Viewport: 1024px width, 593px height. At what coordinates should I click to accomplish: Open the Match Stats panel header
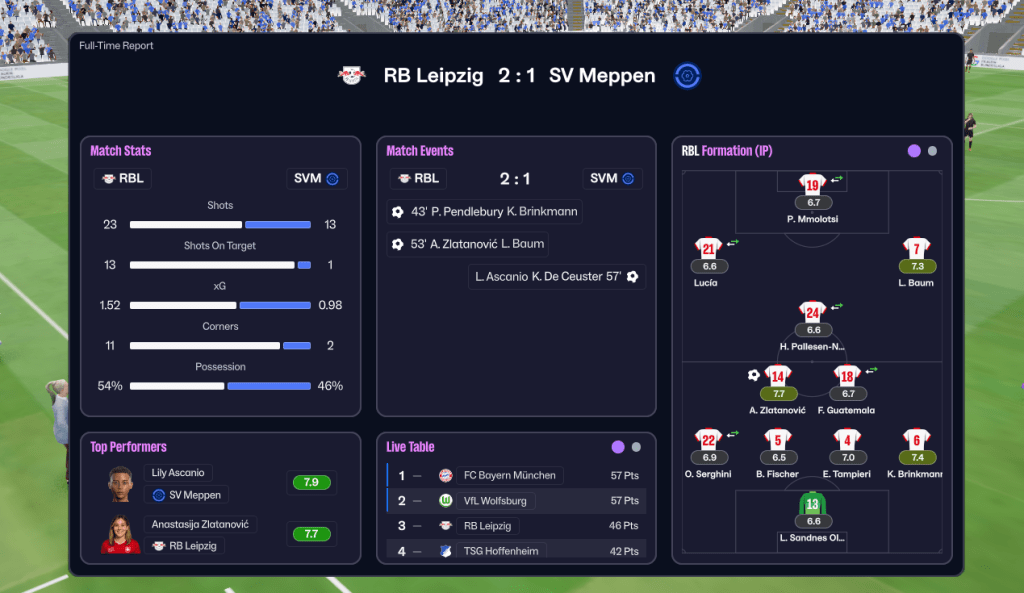point(121,151)
